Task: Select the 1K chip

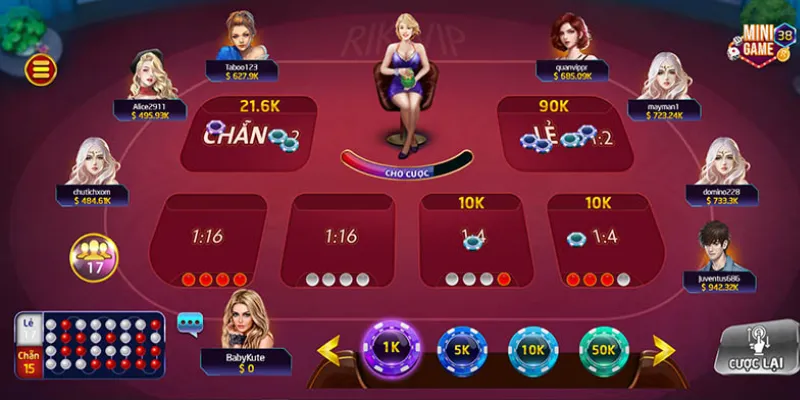Action: [388, 348]
